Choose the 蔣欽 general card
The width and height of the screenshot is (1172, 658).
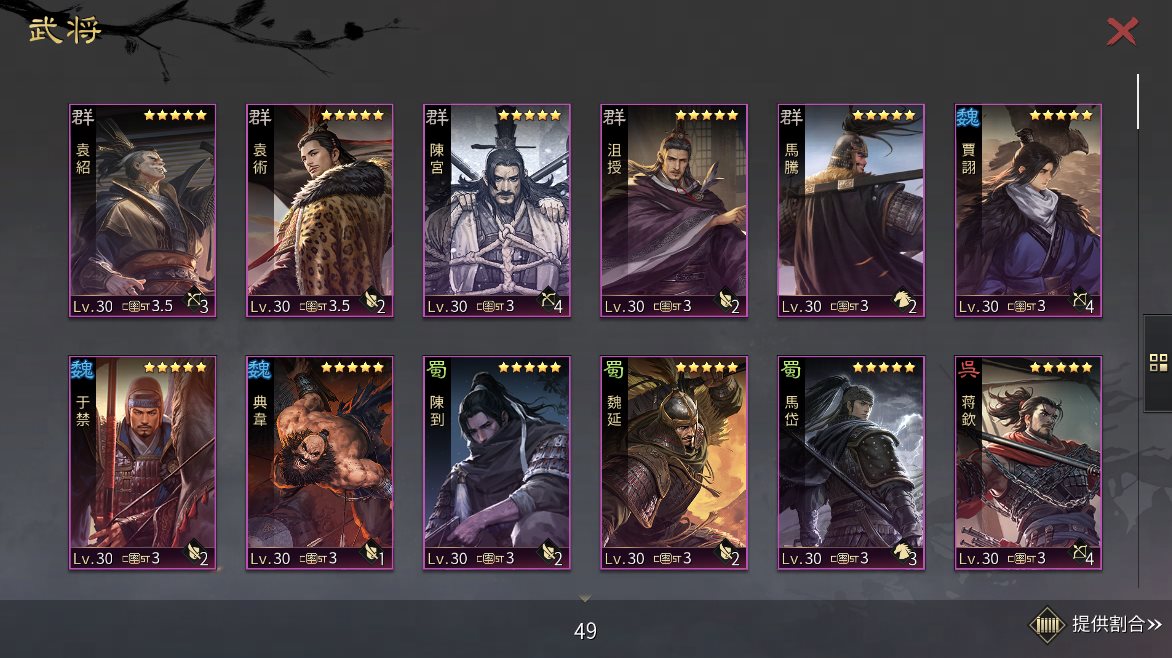1028,462
